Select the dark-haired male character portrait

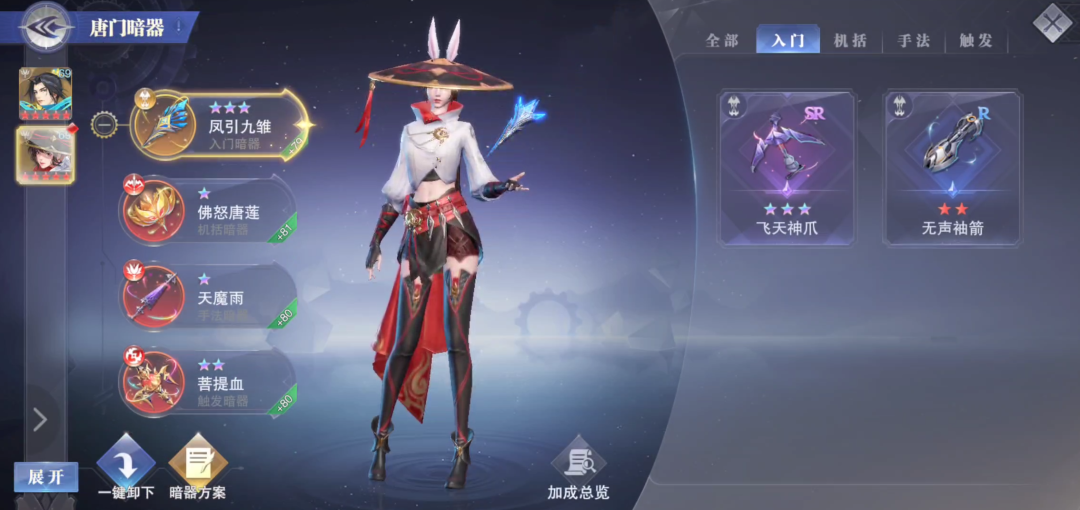45,92
